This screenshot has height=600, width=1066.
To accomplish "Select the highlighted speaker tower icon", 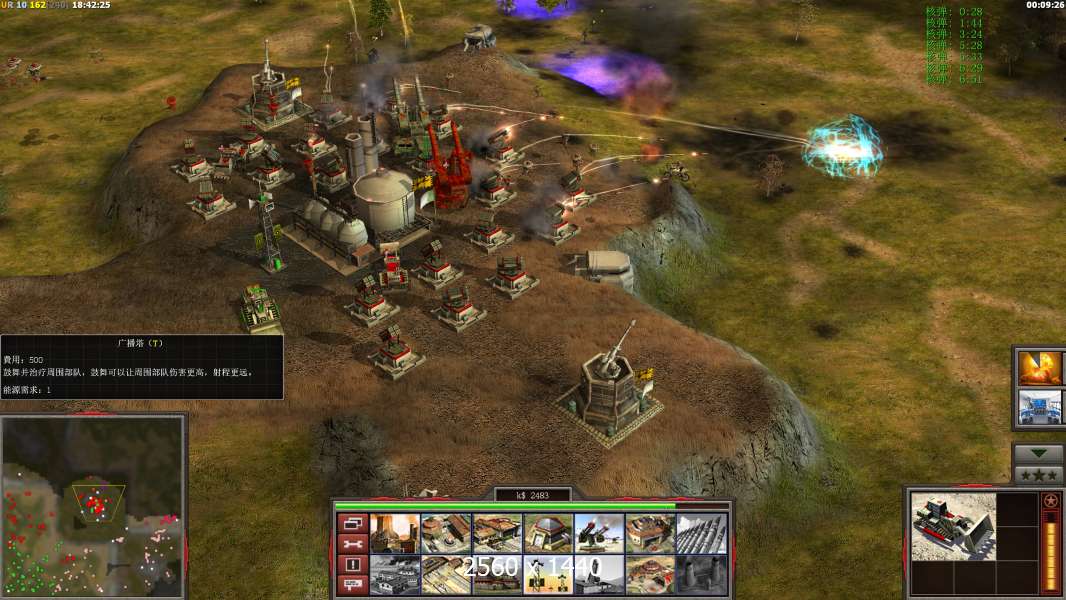I will [x=548, y=575].
